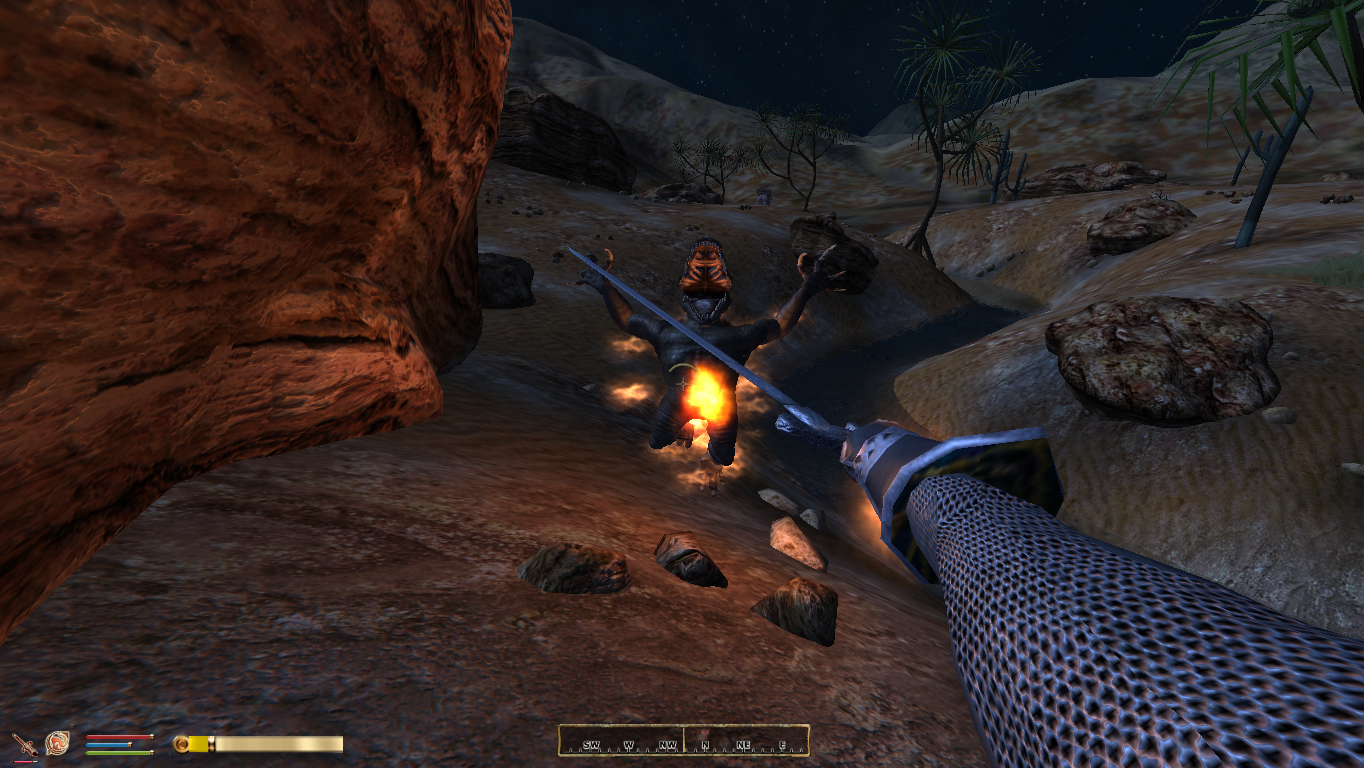Click the compass direction bar
The width and height of the screenshot is (1364, 768).
(683, 741)
